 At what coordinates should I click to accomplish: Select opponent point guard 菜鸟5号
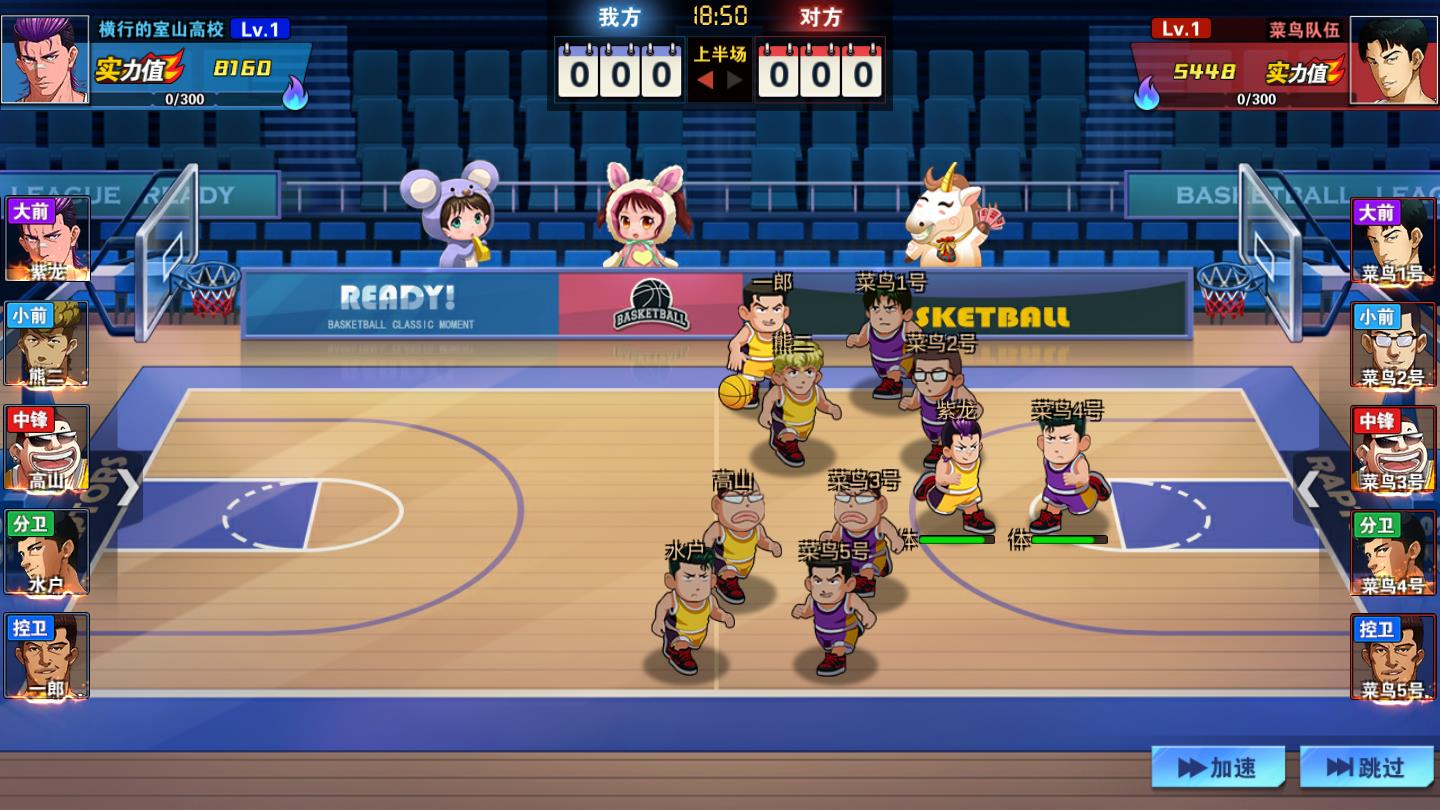click(x=1393, y=656)
